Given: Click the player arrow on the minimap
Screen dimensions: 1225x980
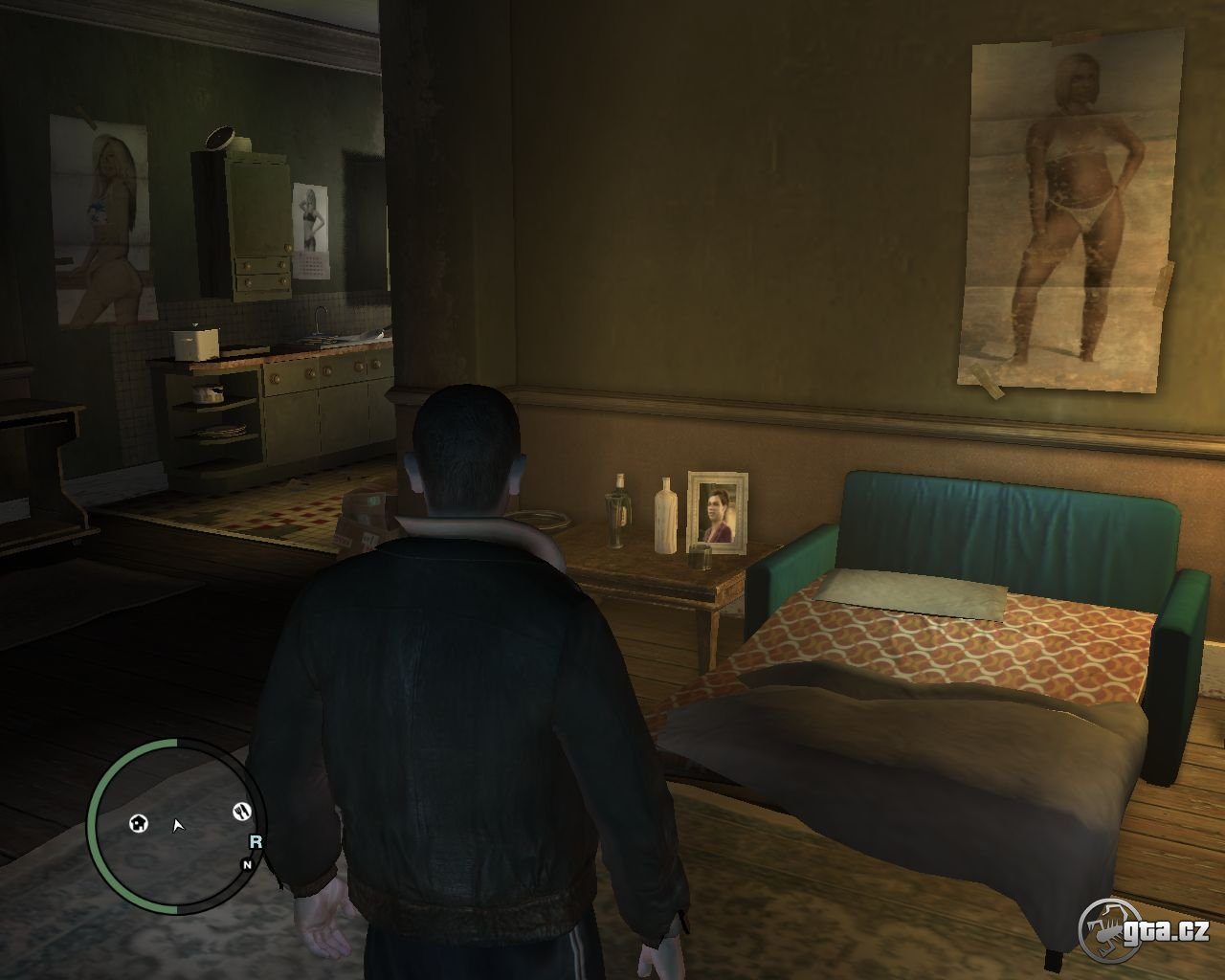Looking at the screenshot, I should [178, 825].
